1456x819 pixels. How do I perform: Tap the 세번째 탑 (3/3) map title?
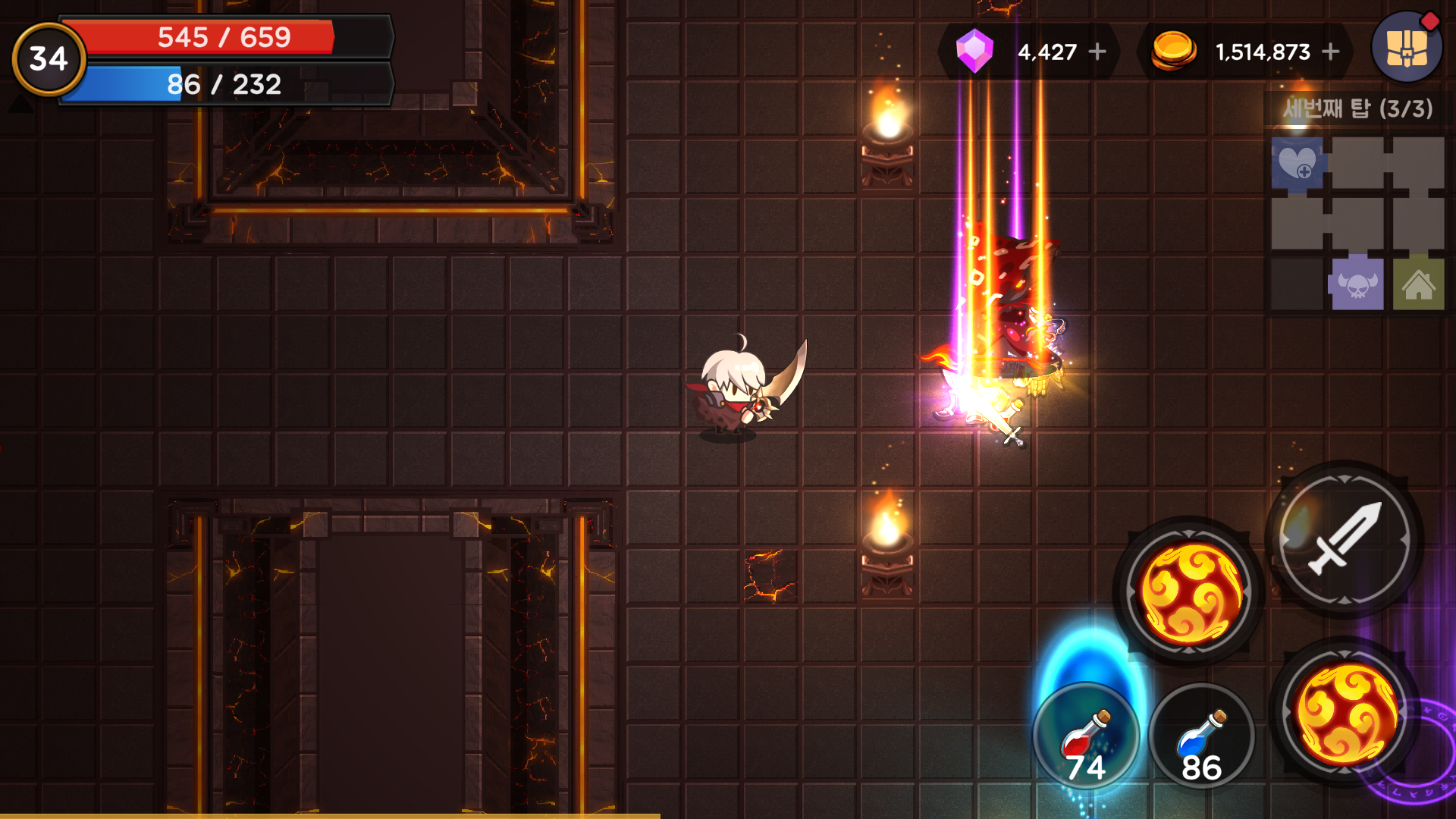pyautogui.click(x=1357, y=106)
